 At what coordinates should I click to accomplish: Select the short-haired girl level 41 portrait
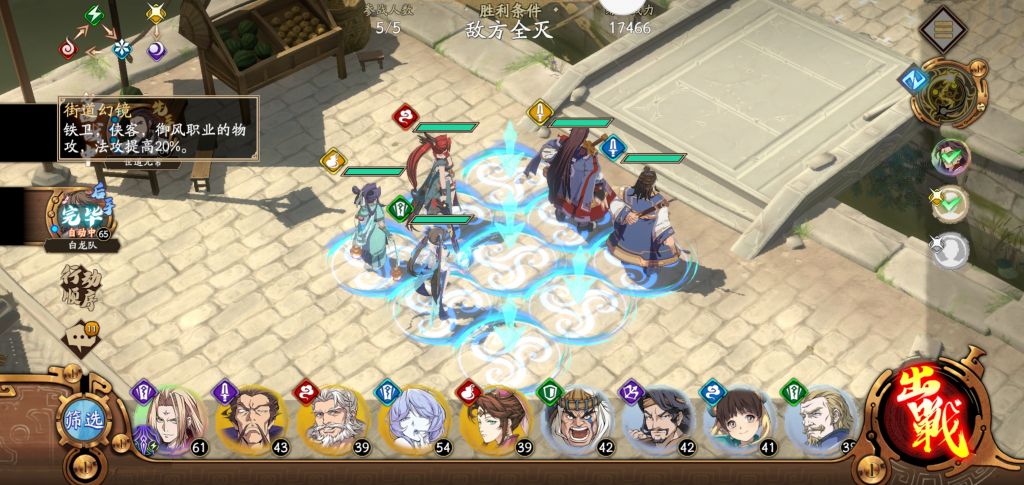[x=739, y=421]
